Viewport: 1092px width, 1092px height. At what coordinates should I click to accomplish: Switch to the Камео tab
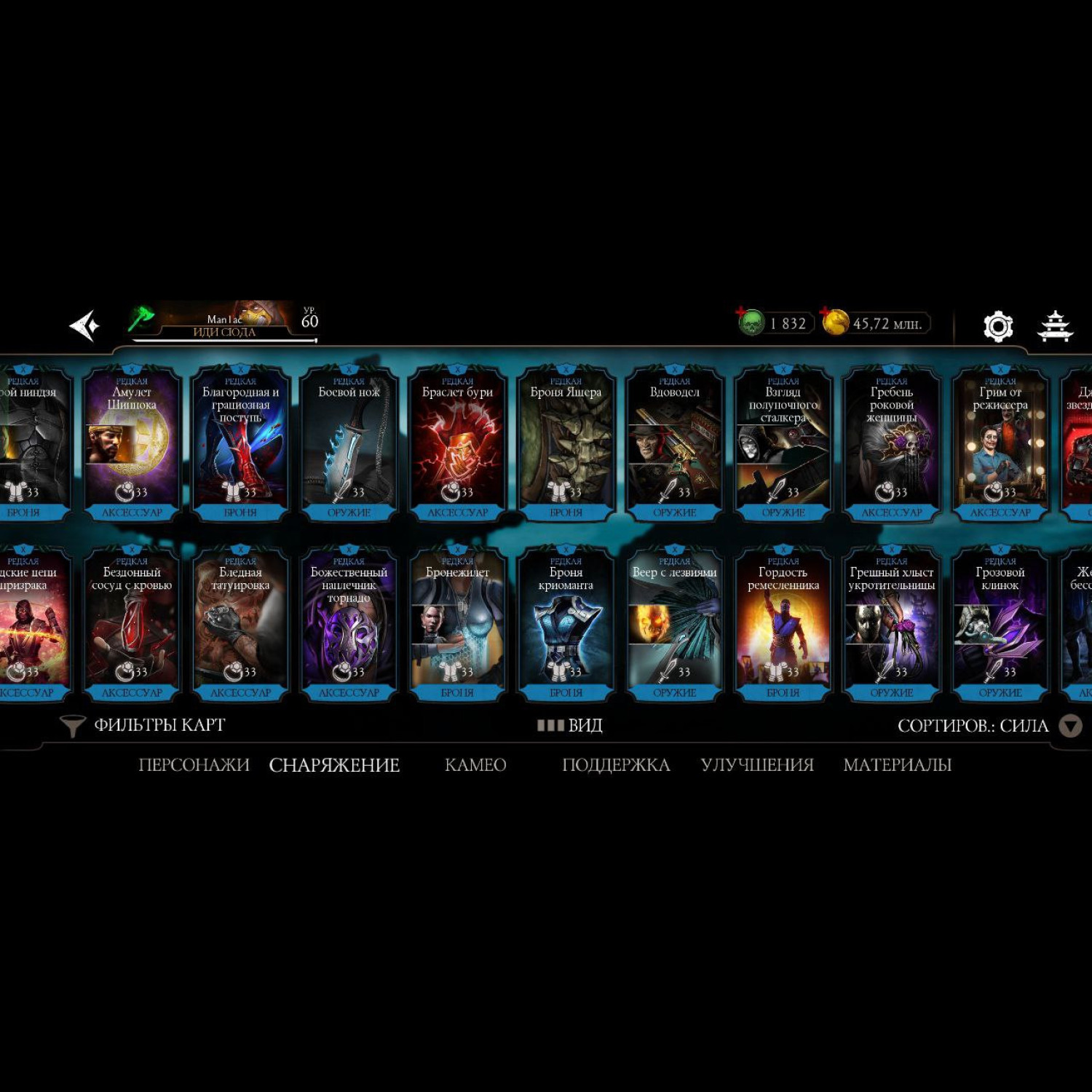pyautogui.click(x=475, y=764)
